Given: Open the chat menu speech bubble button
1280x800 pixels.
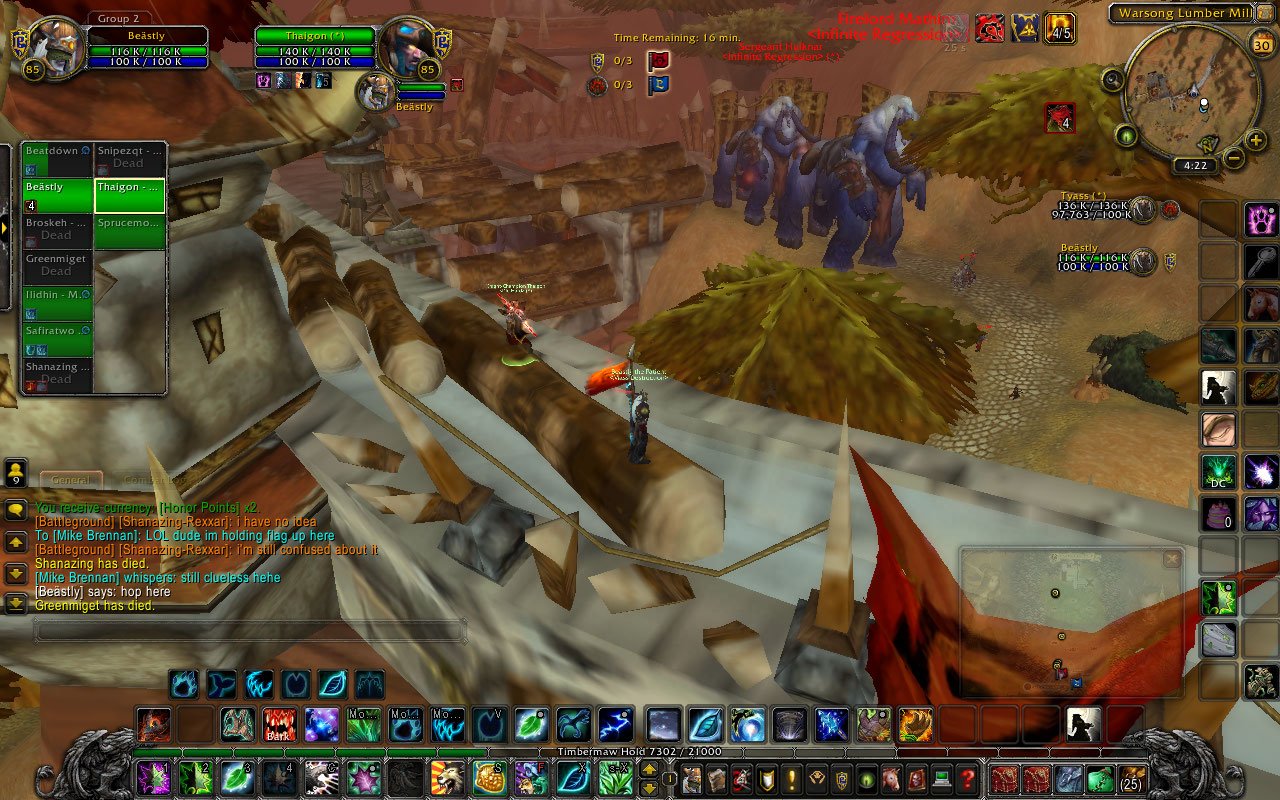Looking at the screenshot, I should (16, 510).
